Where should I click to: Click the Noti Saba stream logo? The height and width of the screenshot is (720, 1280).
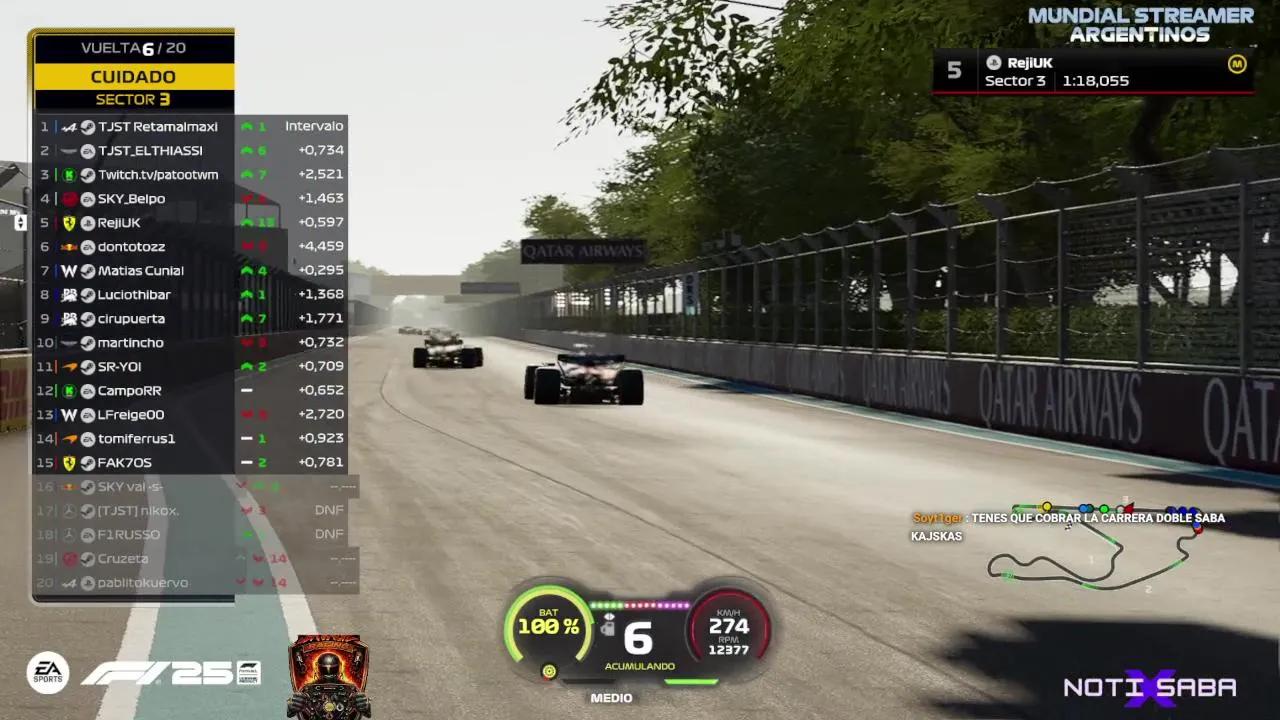click(x=1150, y=688)
